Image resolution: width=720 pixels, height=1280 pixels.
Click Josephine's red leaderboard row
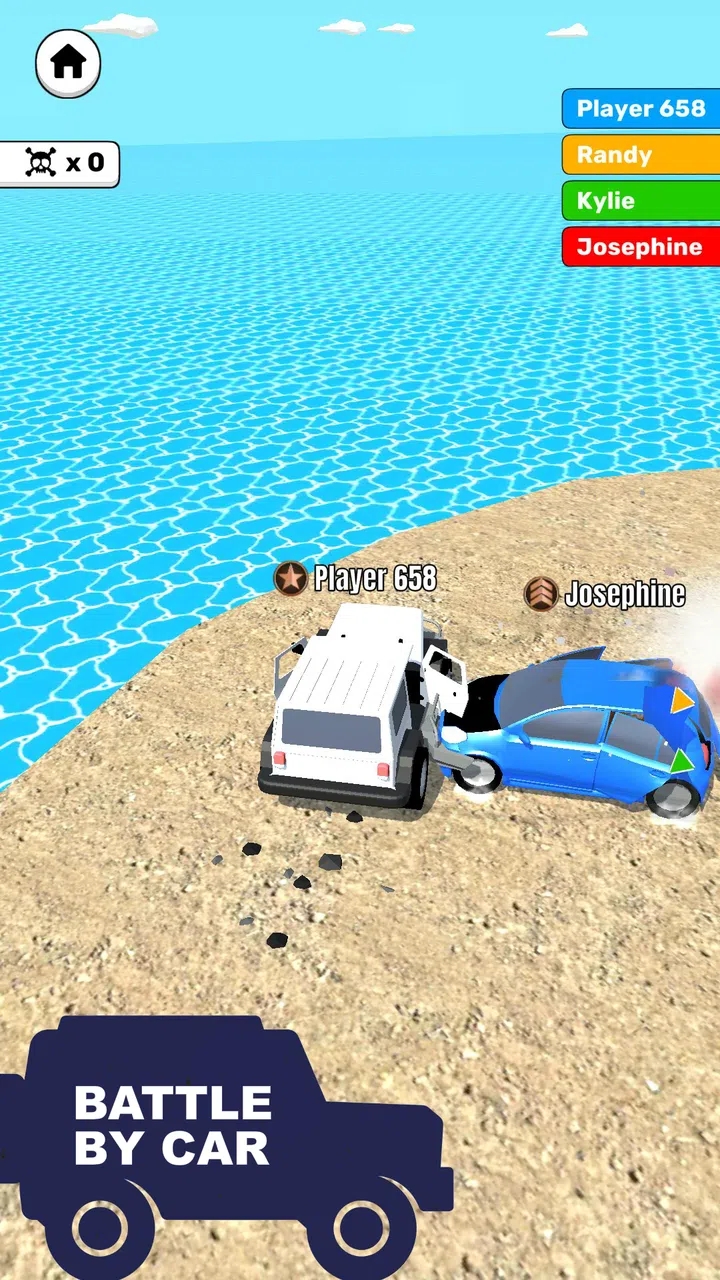tap(640, 247)
